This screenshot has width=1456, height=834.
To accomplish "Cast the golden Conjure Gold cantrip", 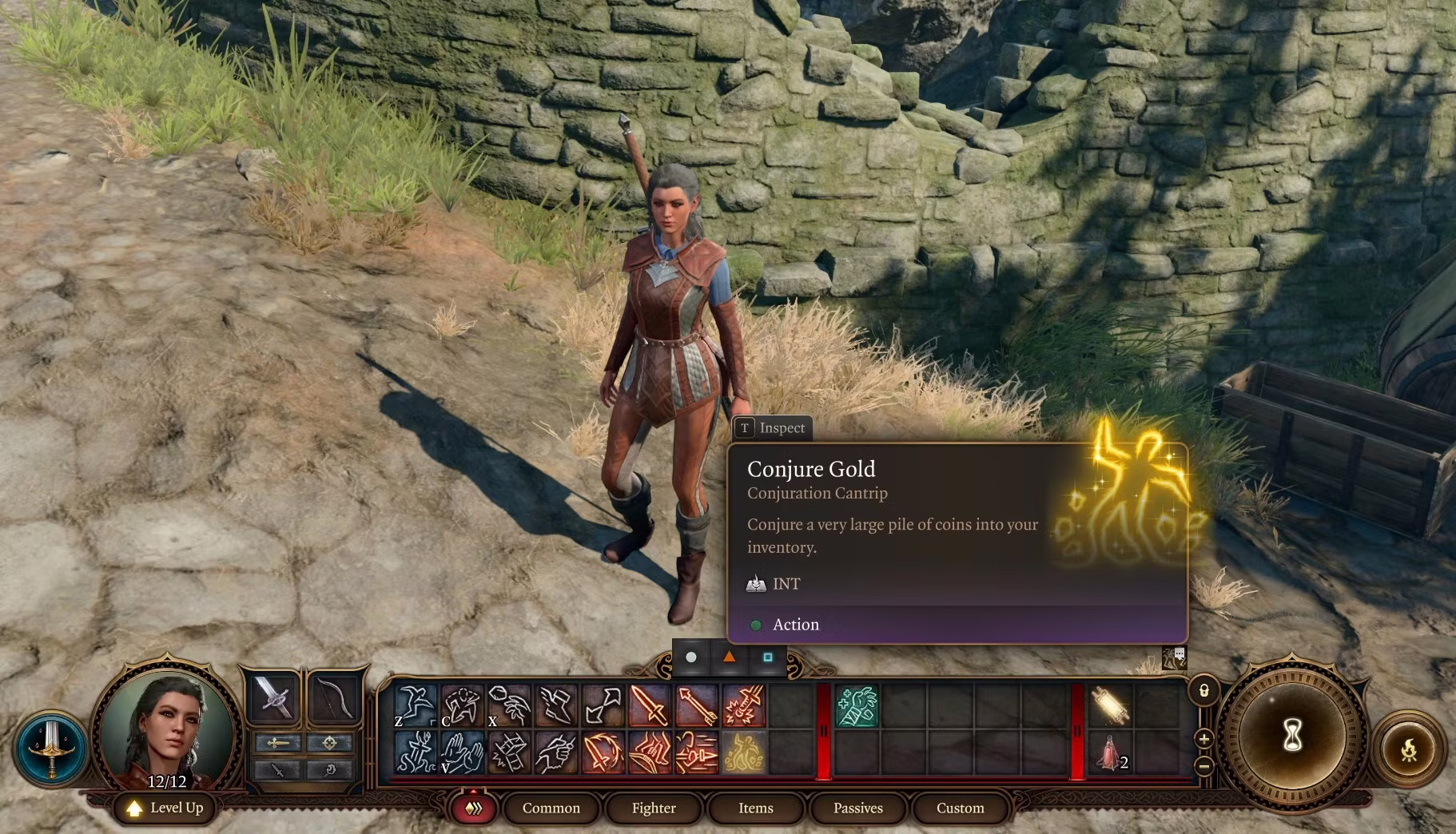I will coord(743,753).
